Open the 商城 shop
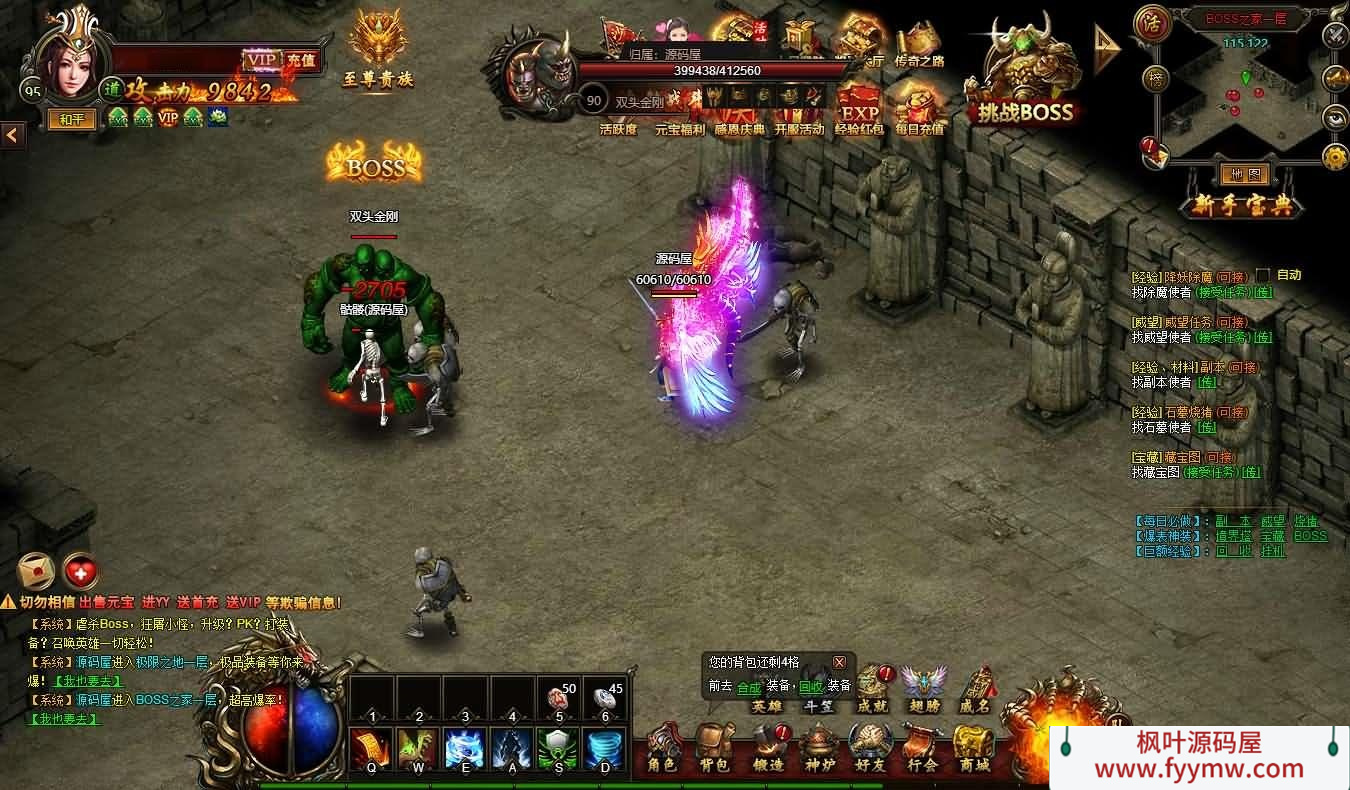The width and height of the screenshot is (1350, 790). [x=973, y=750]
